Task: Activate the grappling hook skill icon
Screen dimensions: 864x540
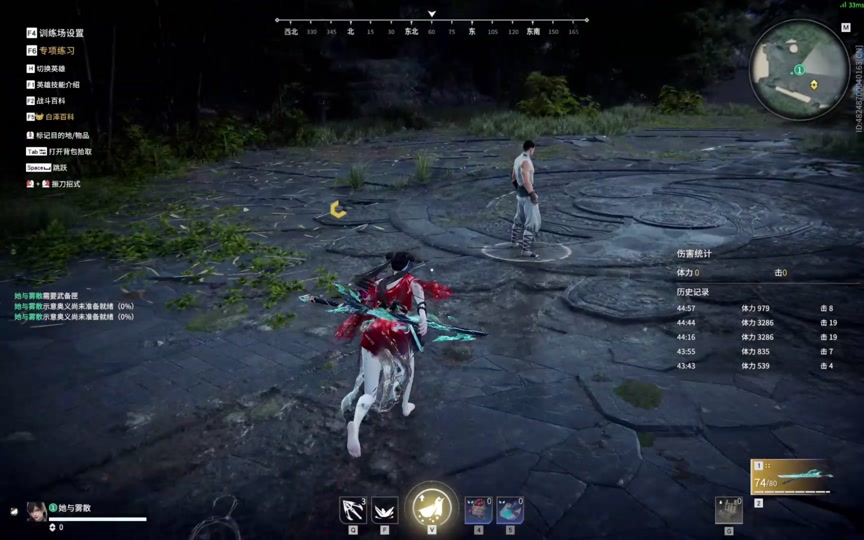Action: click(x=352, y=510)
